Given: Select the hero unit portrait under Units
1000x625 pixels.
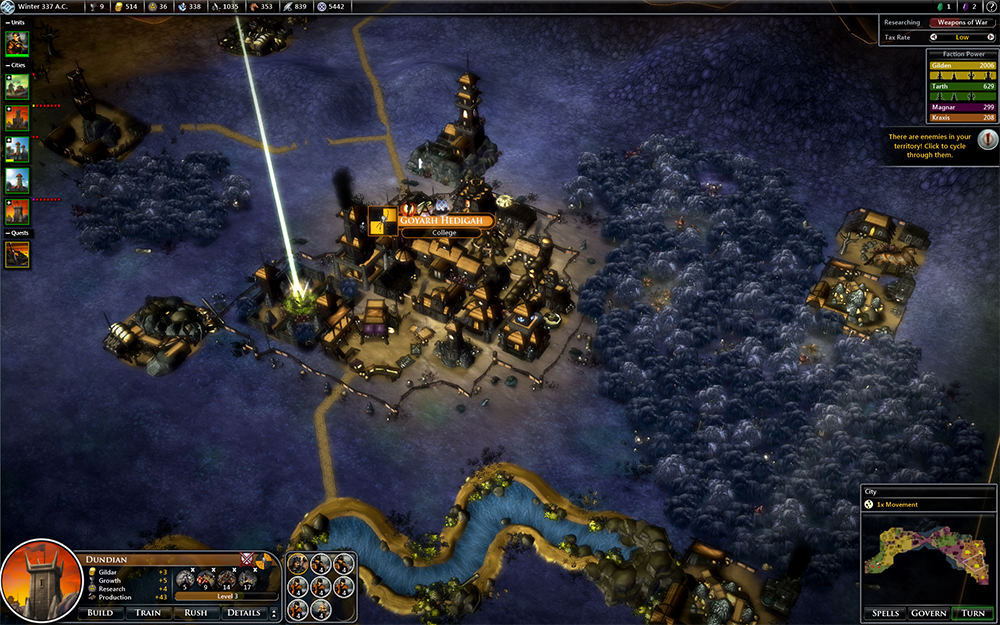Looking at the screenshot, I should coord(17,43).
